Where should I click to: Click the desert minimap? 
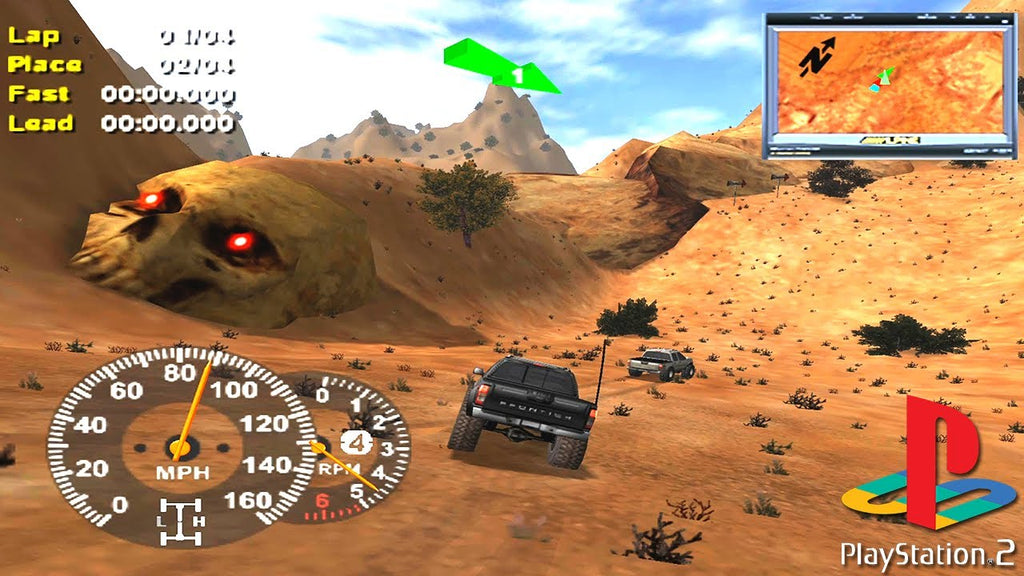(888, 84)
